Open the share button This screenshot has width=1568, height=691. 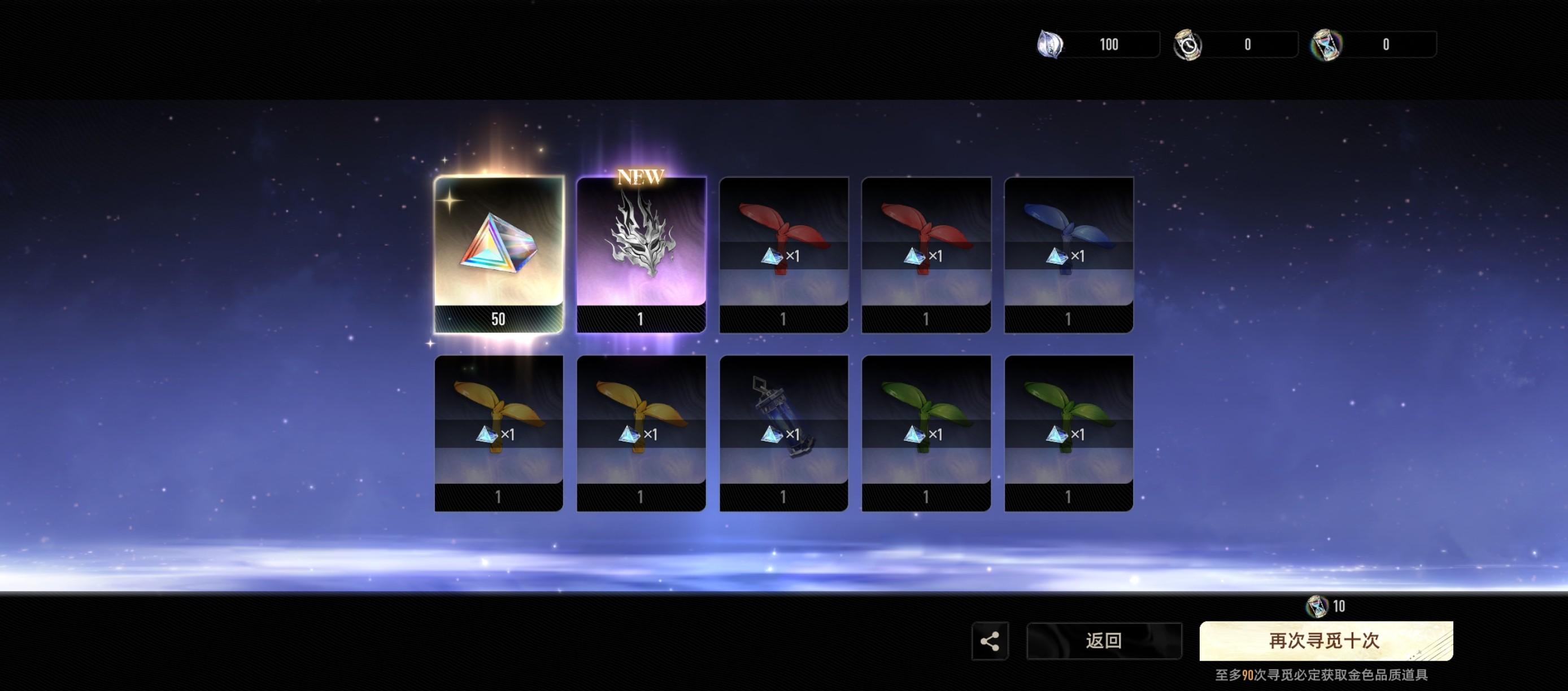click(x=990, y=641)
